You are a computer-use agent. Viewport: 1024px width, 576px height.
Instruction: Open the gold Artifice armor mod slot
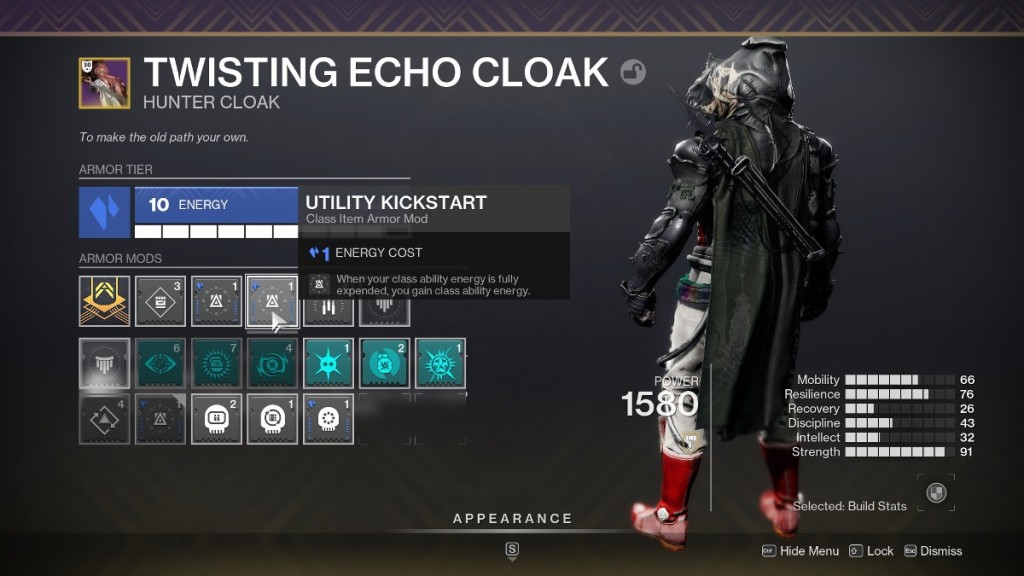pos(105,302)
